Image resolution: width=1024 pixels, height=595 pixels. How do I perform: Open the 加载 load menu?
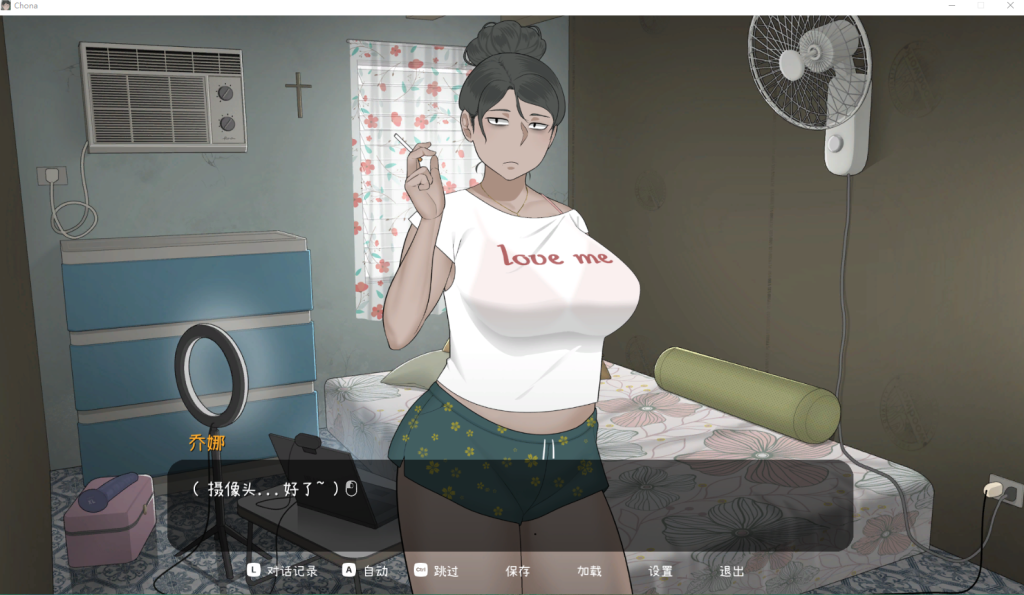coord(589,571)
